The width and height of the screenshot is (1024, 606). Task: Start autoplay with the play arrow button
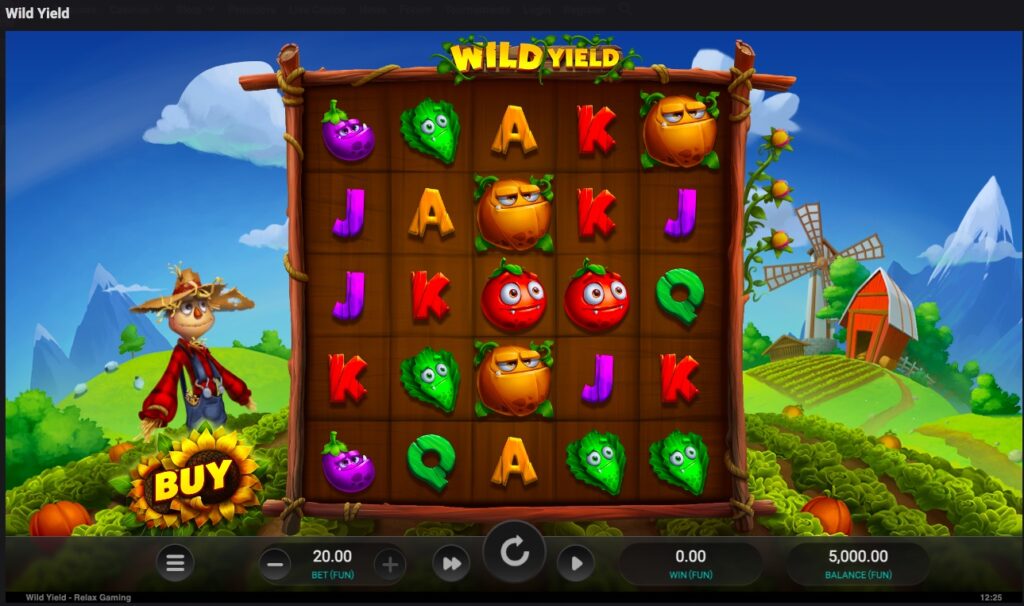tap(576, 564)
